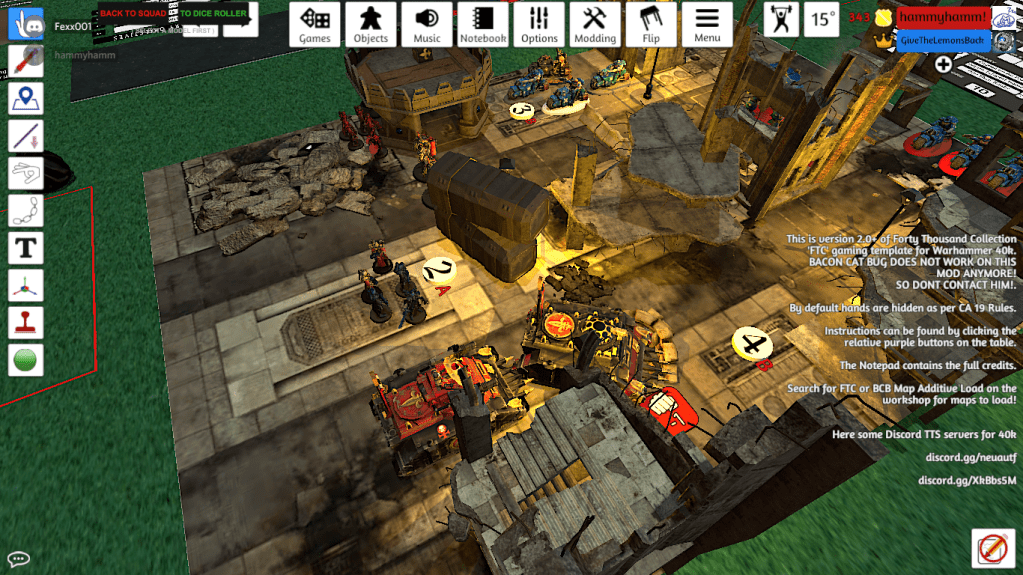Open the Objects menu

pos(371,24)
